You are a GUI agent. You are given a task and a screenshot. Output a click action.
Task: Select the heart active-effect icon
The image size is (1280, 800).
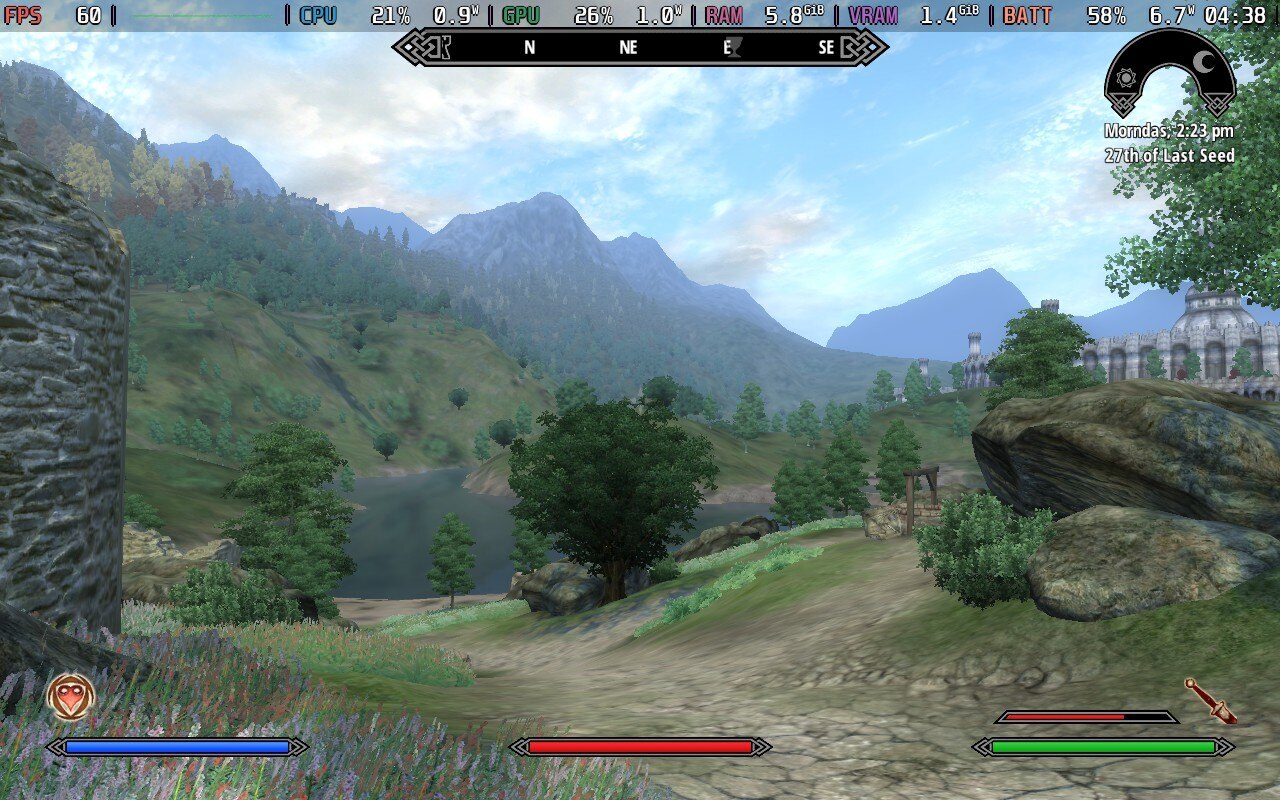71,696
